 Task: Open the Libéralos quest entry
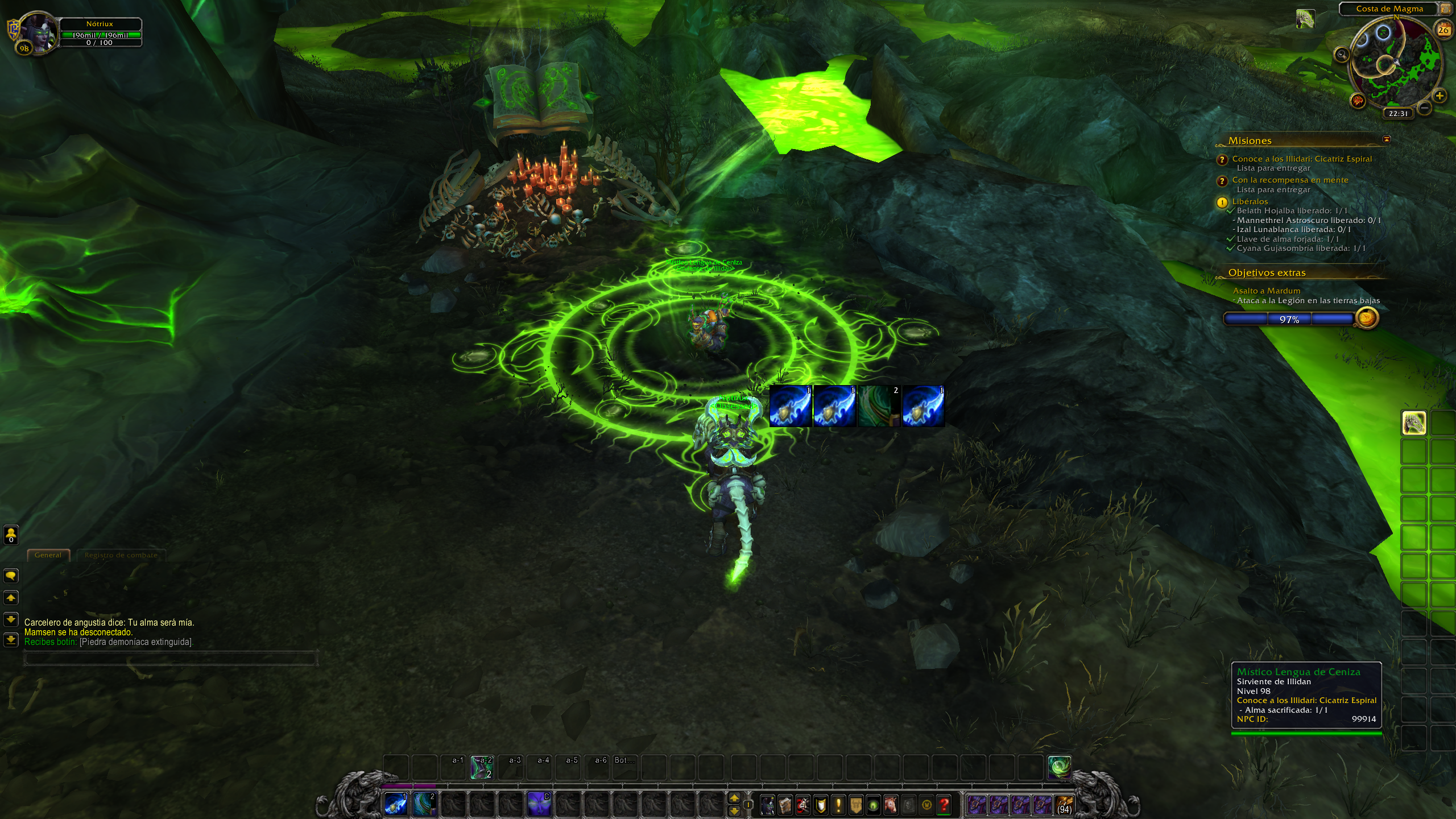(x=1250, y=201)
